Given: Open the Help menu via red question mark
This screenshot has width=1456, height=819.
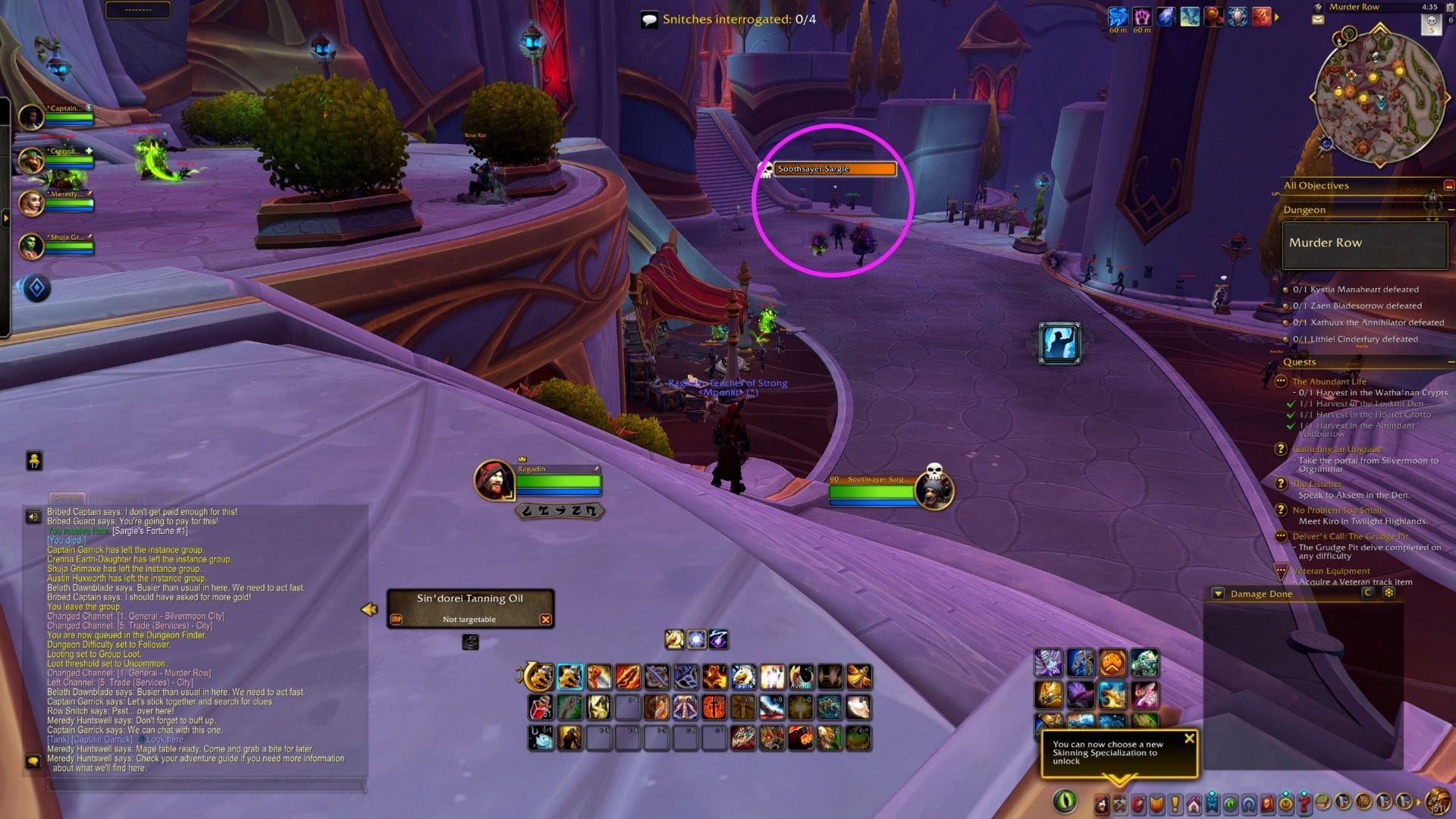Looking at the screenshot, I should [1304, 802].
